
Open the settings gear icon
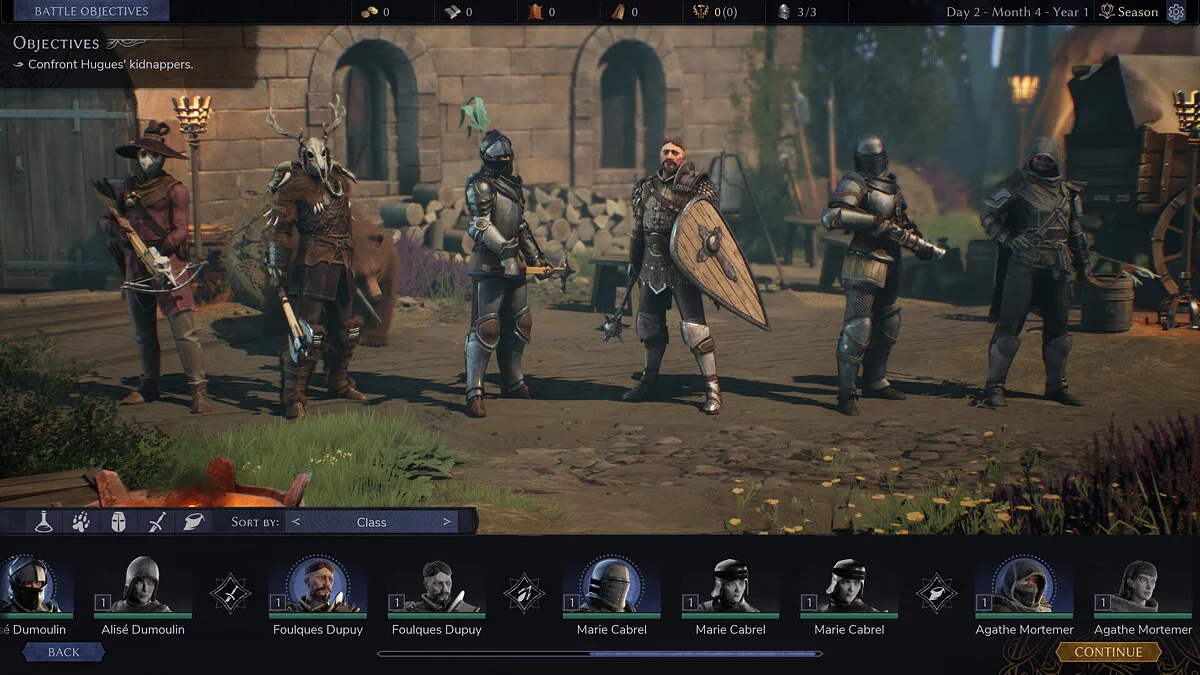coord(1175,12)
